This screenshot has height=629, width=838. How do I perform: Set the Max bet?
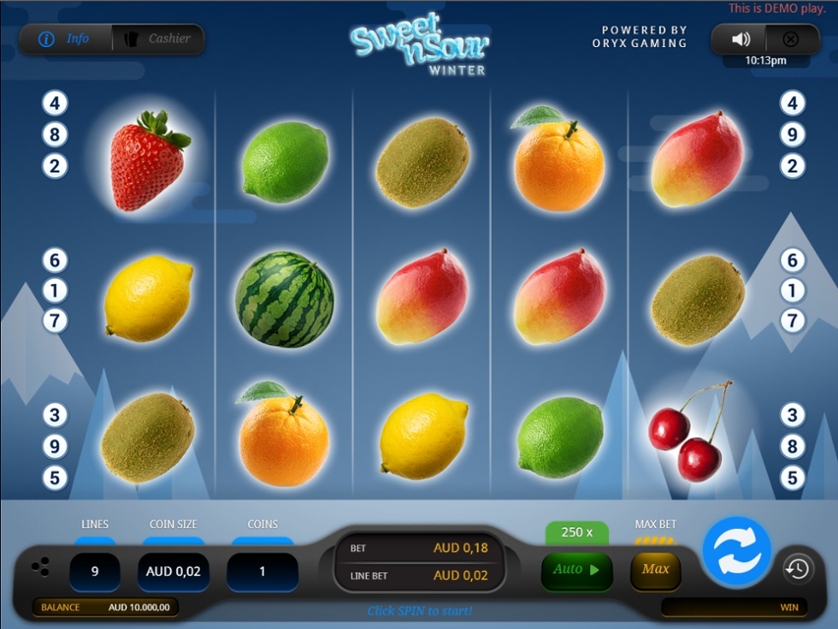tap(655, 570)
